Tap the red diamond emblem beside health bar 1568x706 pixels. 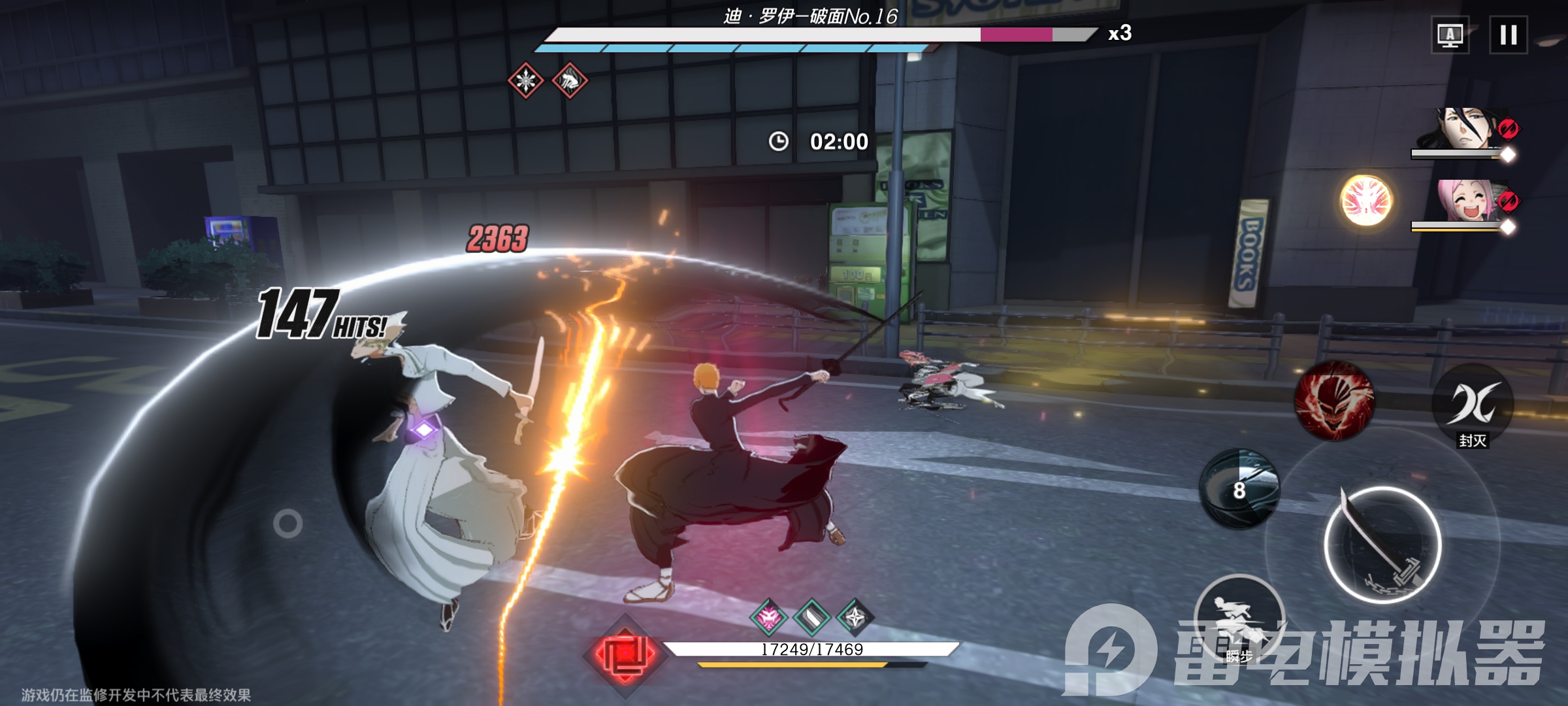pyautogui.click(x=625, y=654)
